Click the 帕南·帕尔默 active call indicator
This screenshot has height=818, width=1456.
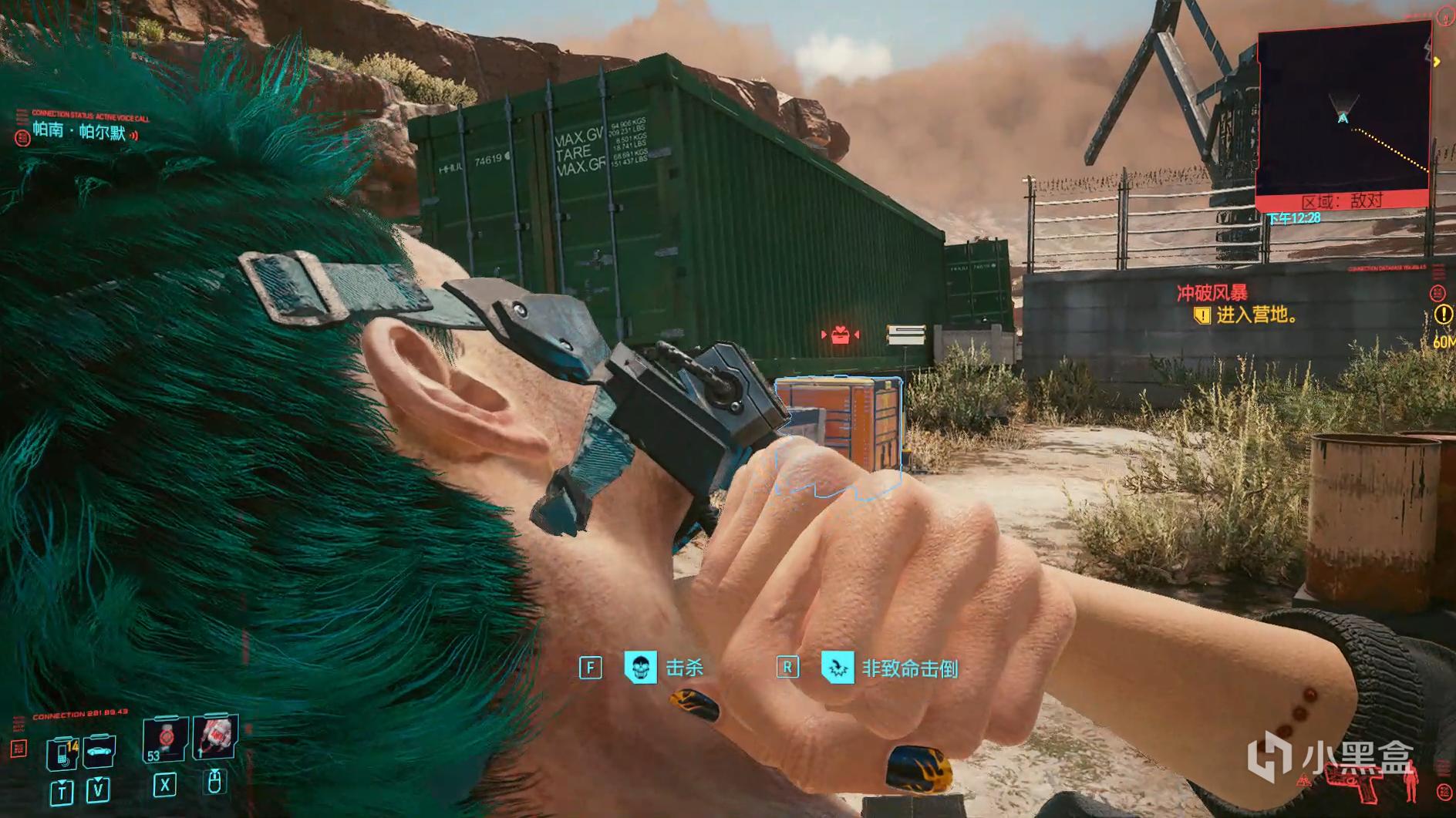tap(79, 133)
